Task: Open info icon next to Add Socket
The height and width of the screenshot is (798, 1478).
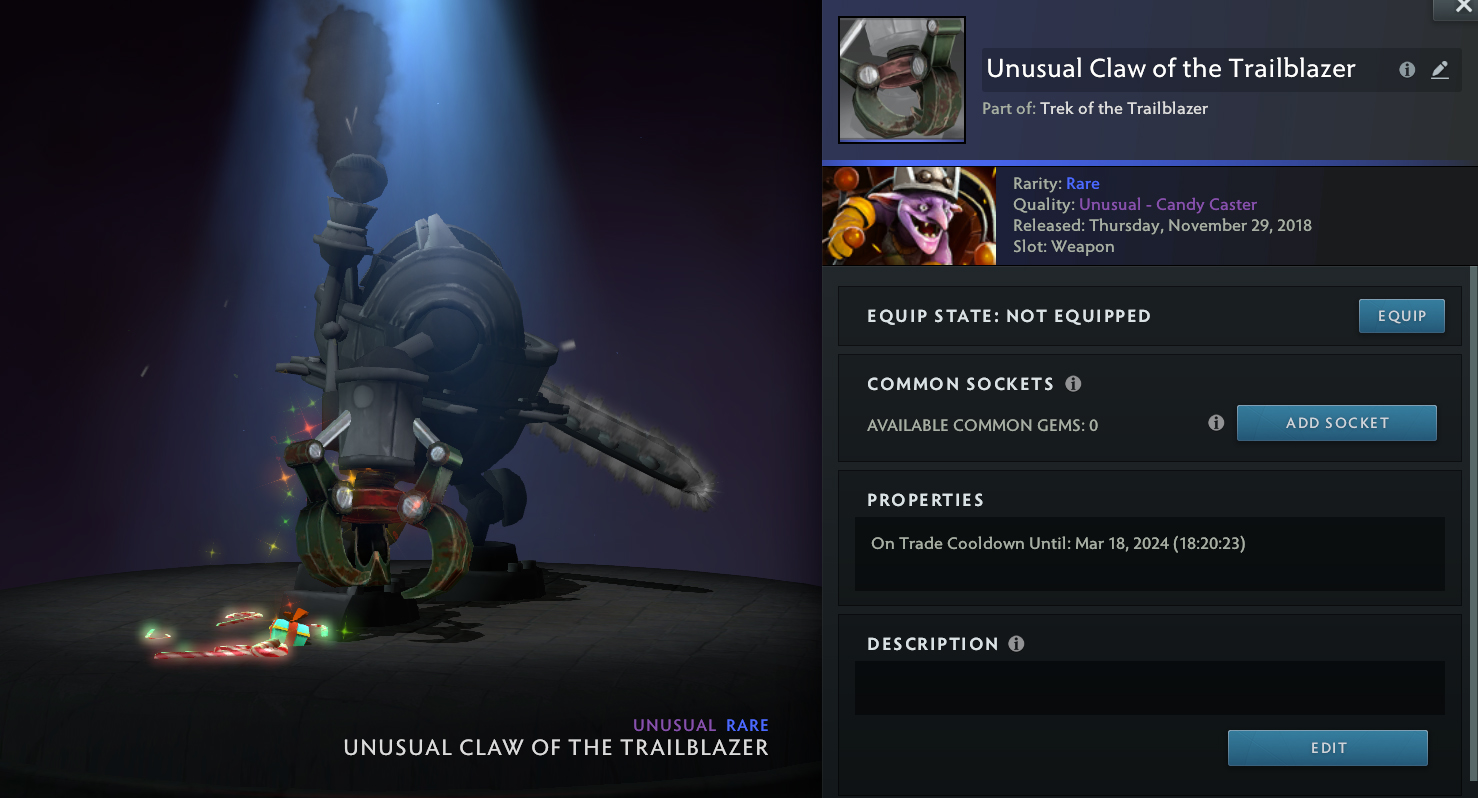Action: [1216, 423]
